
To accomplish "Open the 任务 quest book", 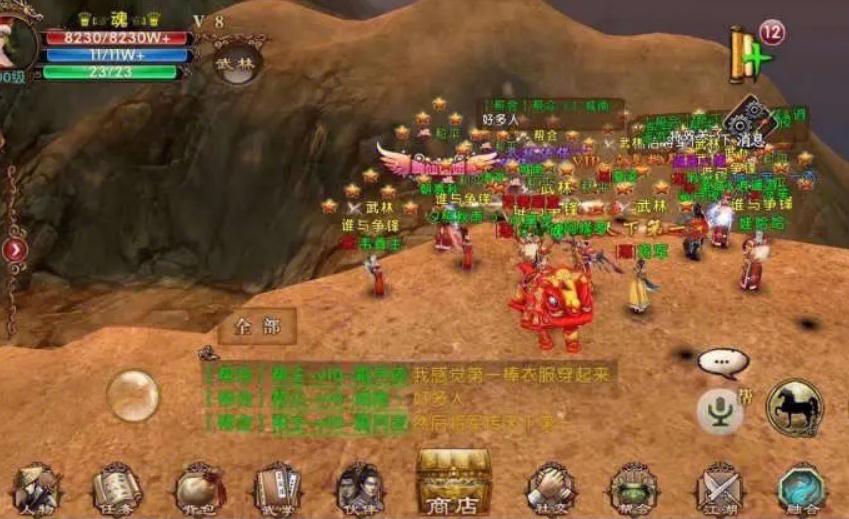I will click(116, 488).
